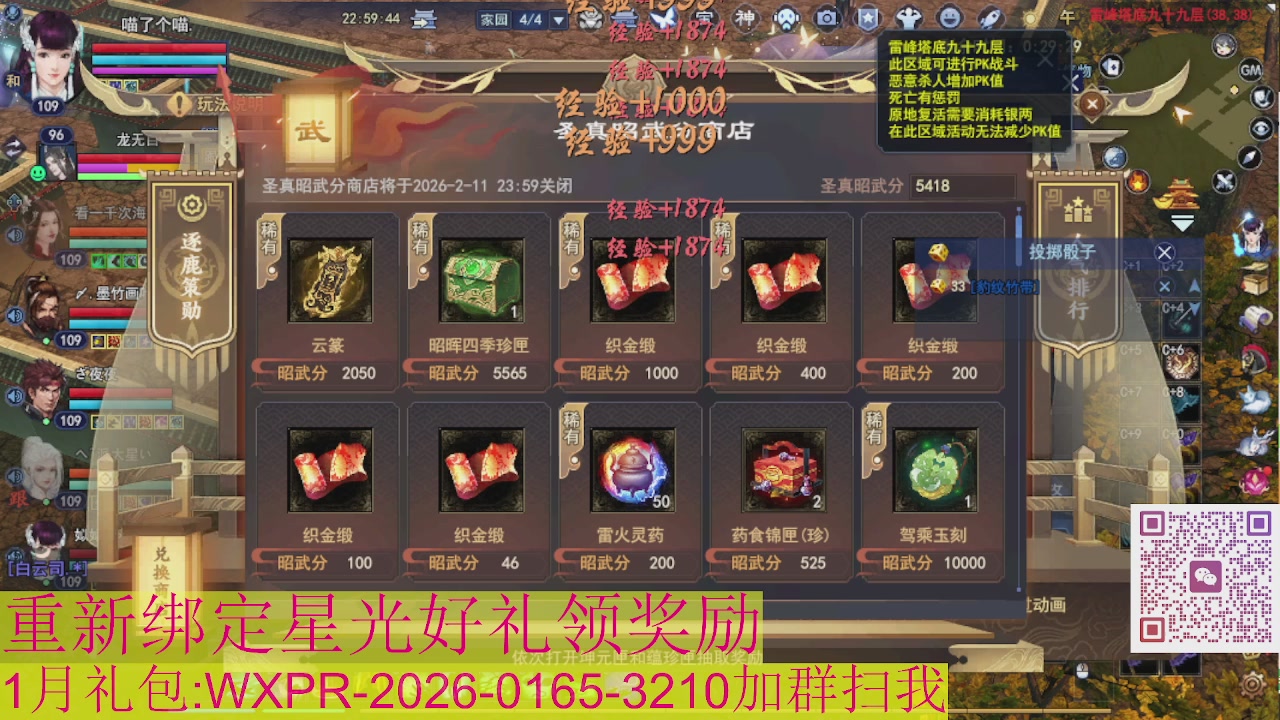Viewport: 1280px width, 720px height.
Task: Click the mount horse icon on the right sidebar
Action: [x=1253, y=358]
